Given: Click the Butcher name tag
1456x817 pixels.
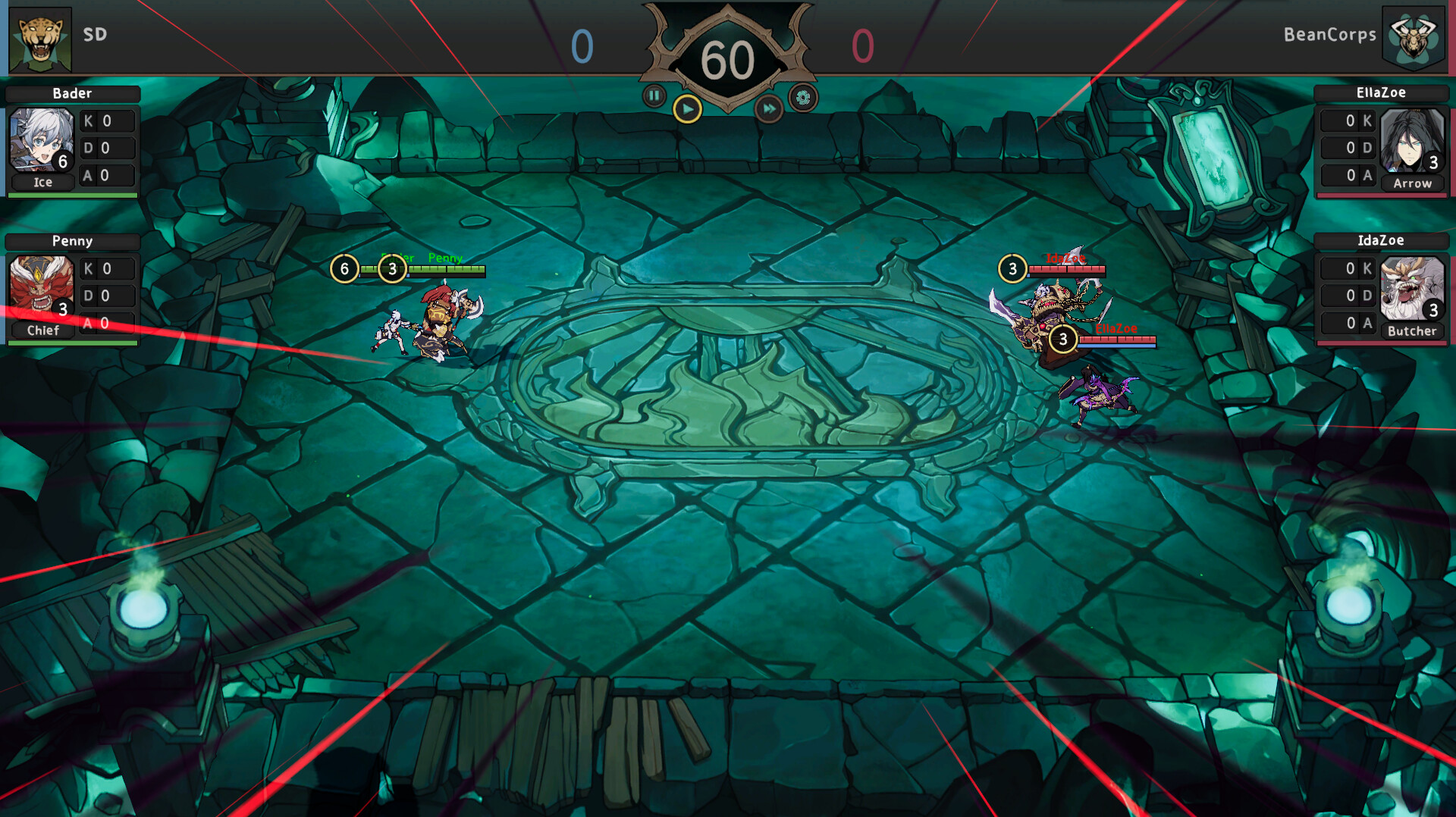Looking at the screenshot, I should [x=1413, y=330].
